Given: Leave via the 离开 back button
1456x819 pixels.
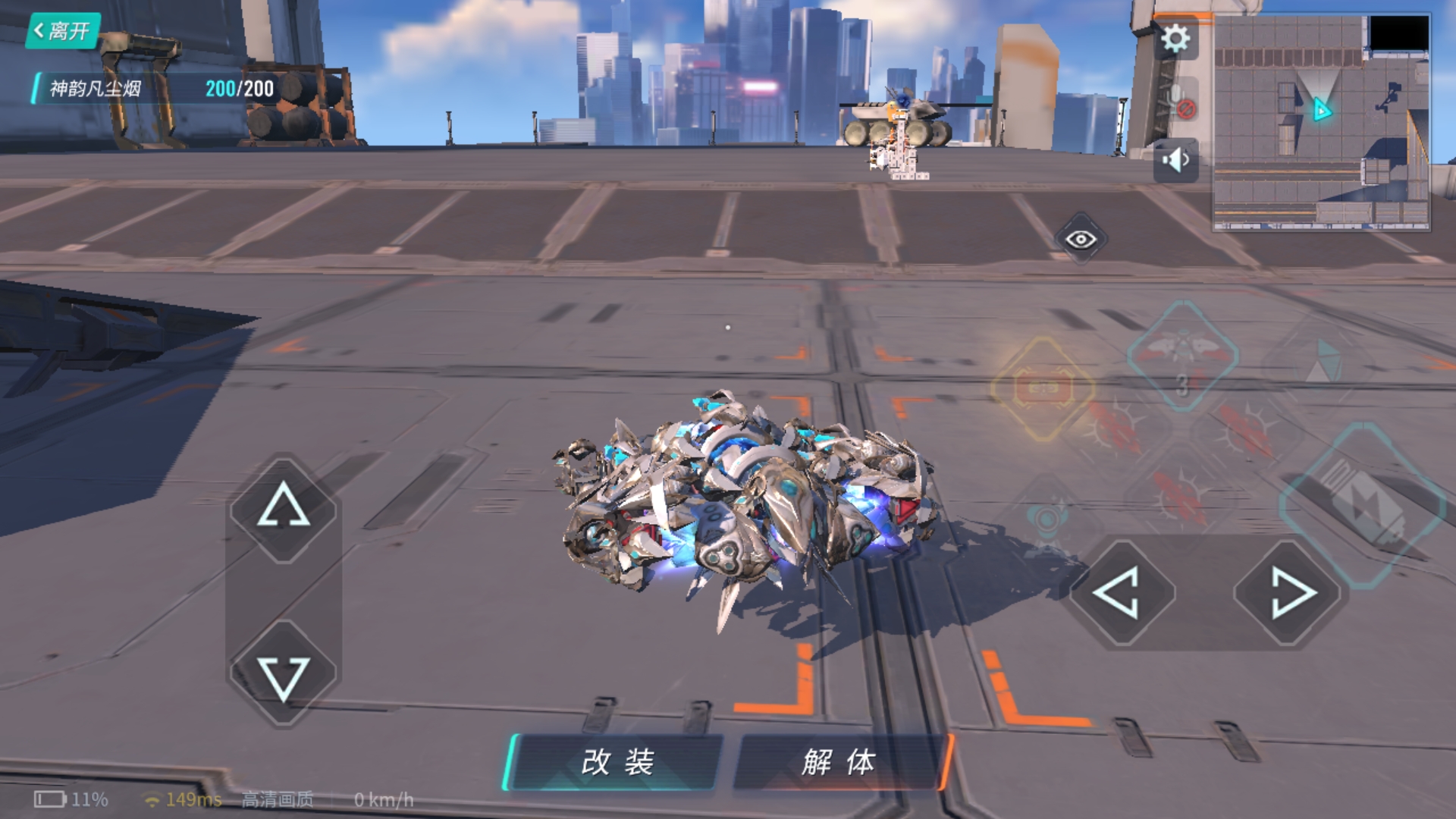Looking at the screenshot, I should tap(62, 31).
